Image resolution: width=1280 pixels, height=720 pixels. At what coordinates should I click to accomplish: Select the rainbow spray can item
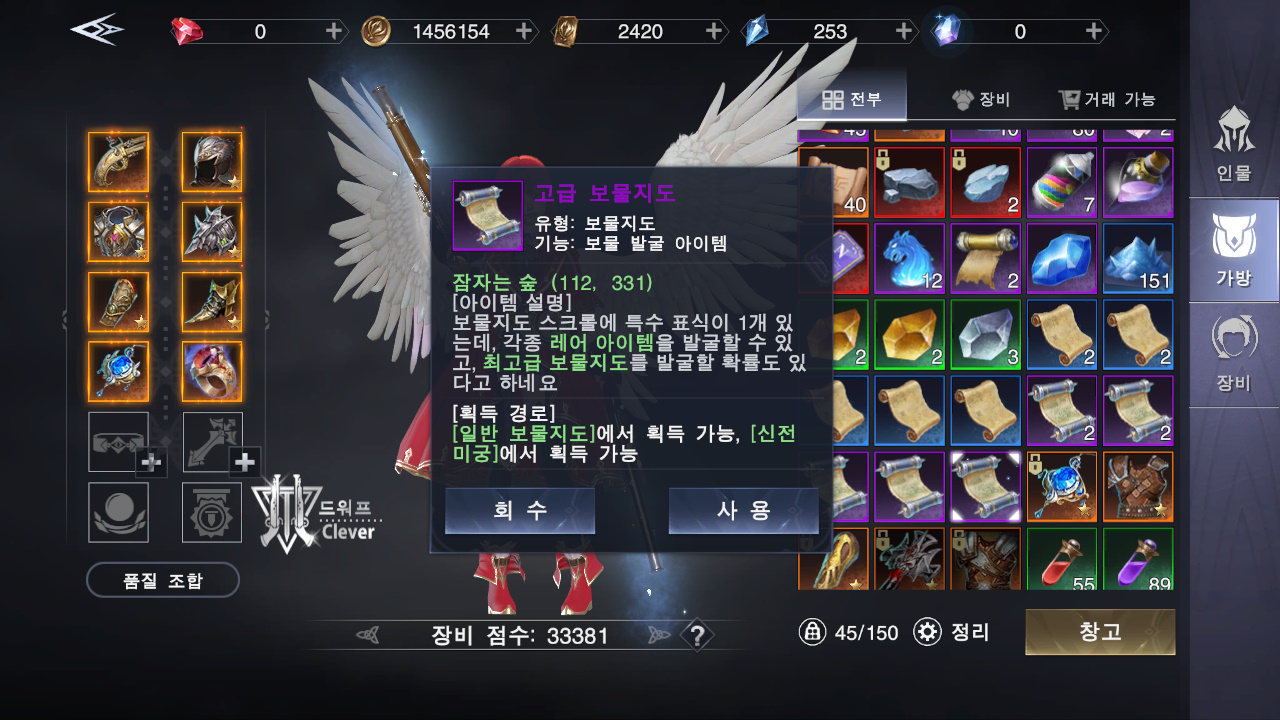(x=1062, y=182)
